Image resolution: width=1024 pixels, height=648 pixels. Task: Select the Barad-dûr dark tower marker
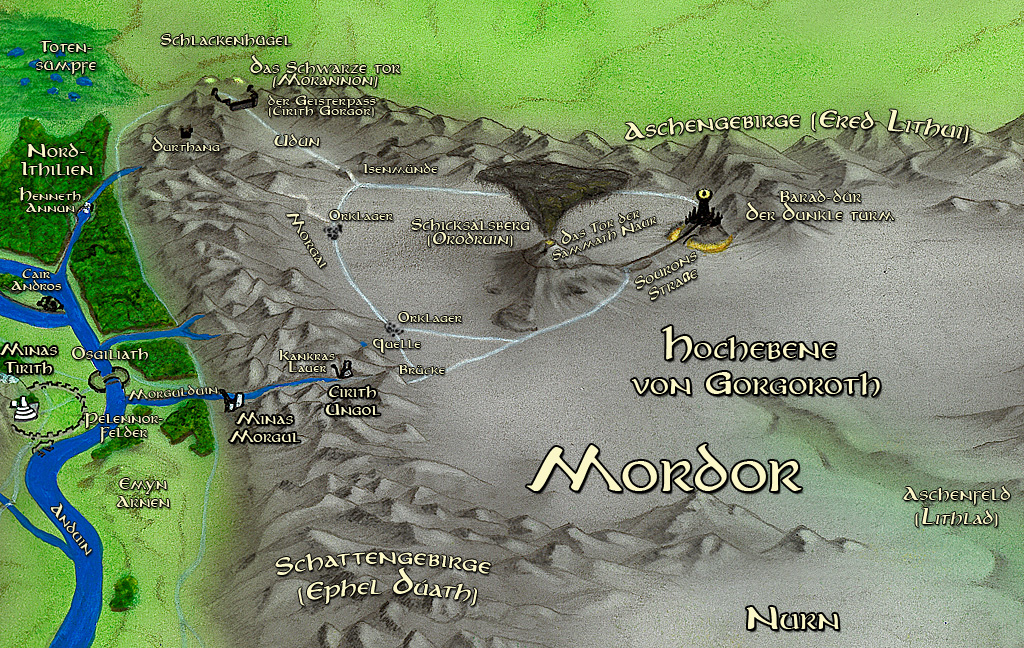(708, 211)
